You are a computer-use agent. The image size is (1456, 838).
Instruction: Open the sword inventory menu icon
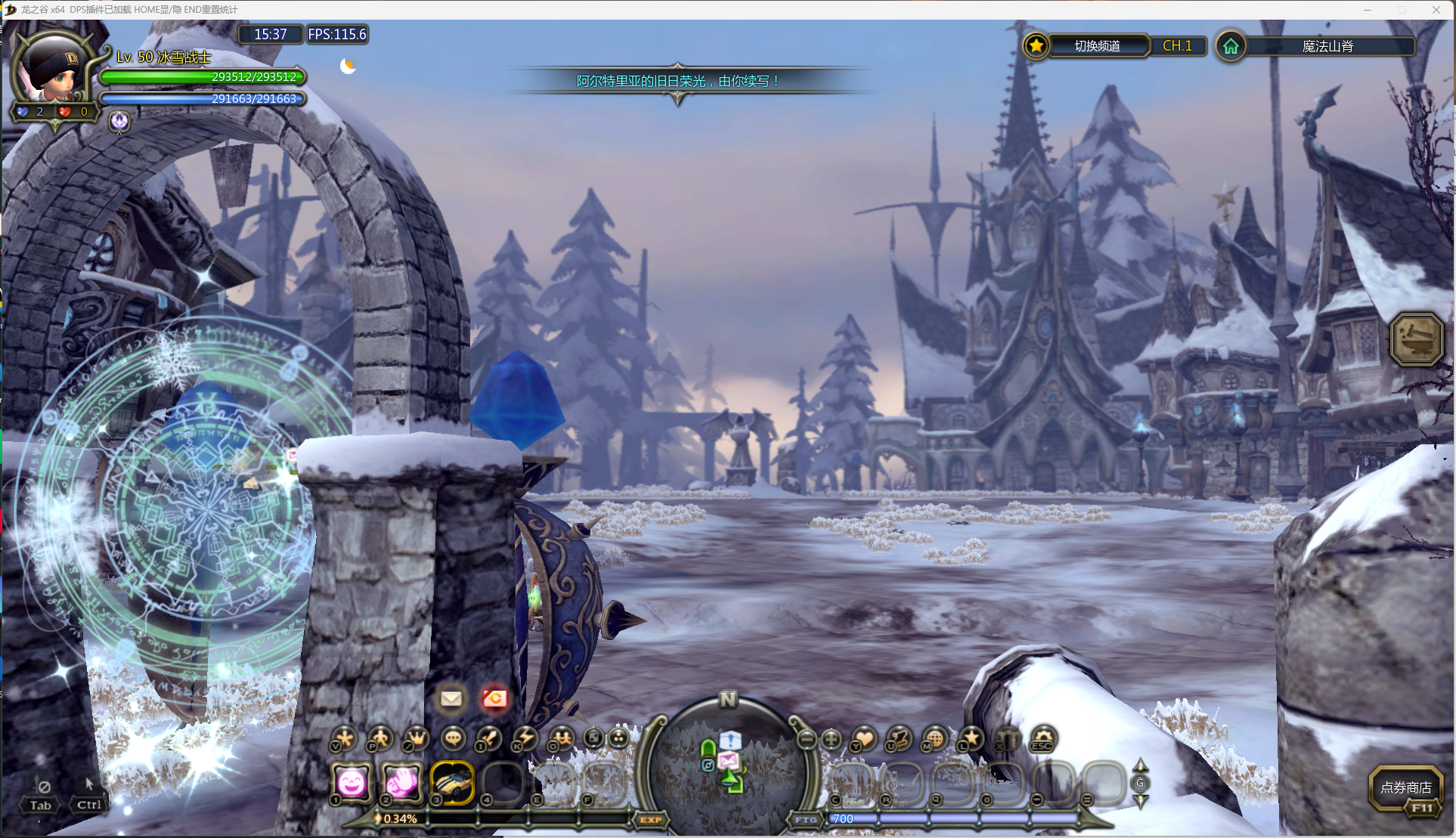489,738
